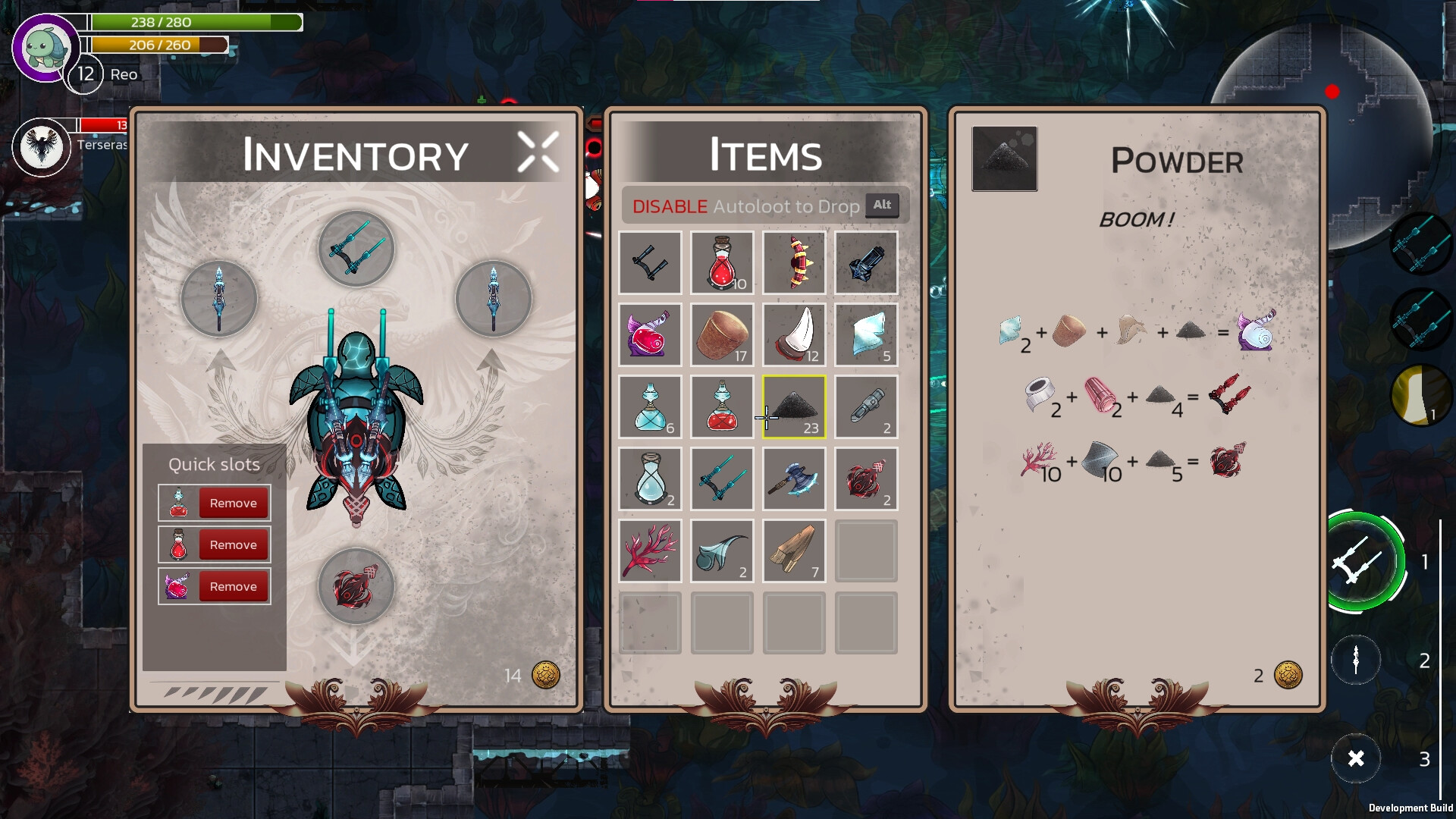Select the dual blades item in the Items grid
1456x819 pixels.
[x=722, y=479]
